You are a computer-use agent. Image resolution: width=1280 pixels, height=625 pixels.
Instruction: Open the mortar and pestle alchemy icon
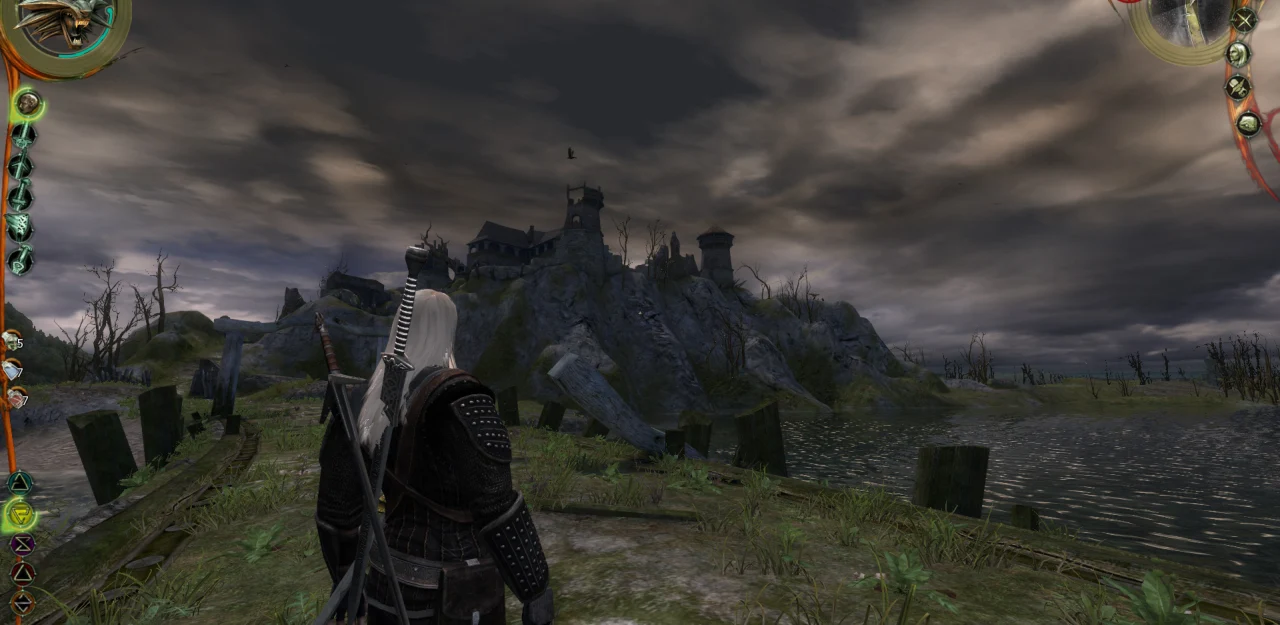click(1238, 87)
